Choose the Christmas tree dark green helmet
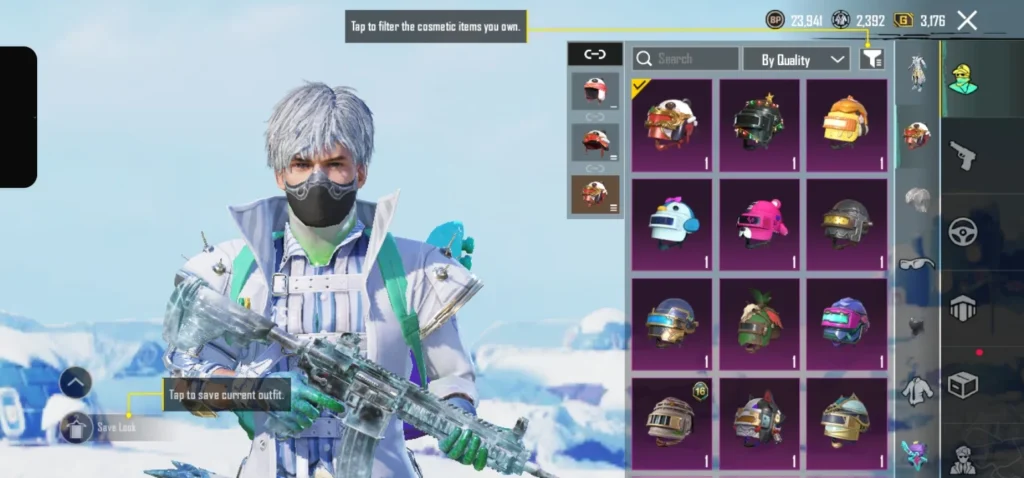1024x478 pixels. point(759,125)
